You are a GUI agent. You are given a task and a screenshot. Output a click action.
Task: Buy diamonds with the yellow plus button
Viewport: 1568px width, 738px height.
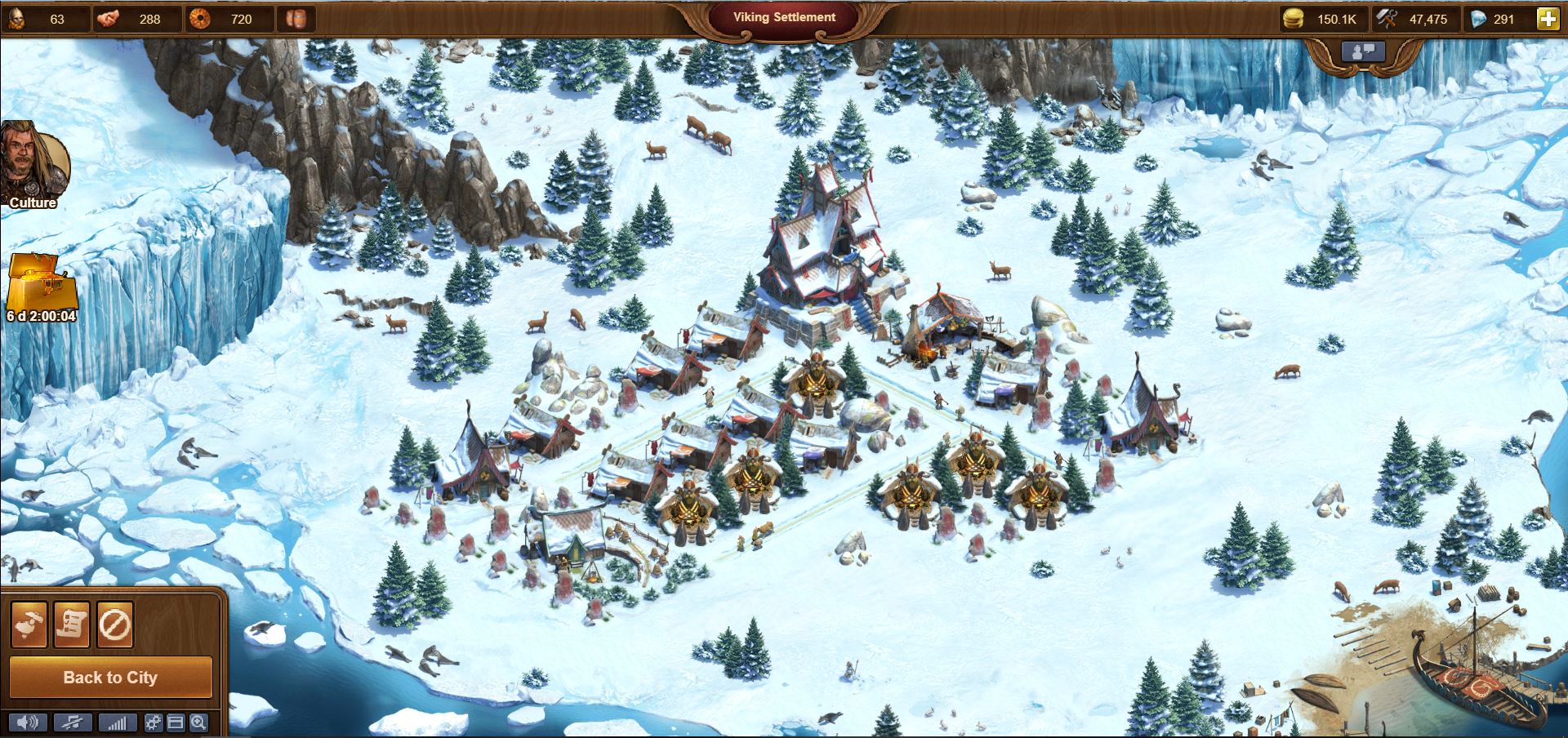pos(1548,19)
